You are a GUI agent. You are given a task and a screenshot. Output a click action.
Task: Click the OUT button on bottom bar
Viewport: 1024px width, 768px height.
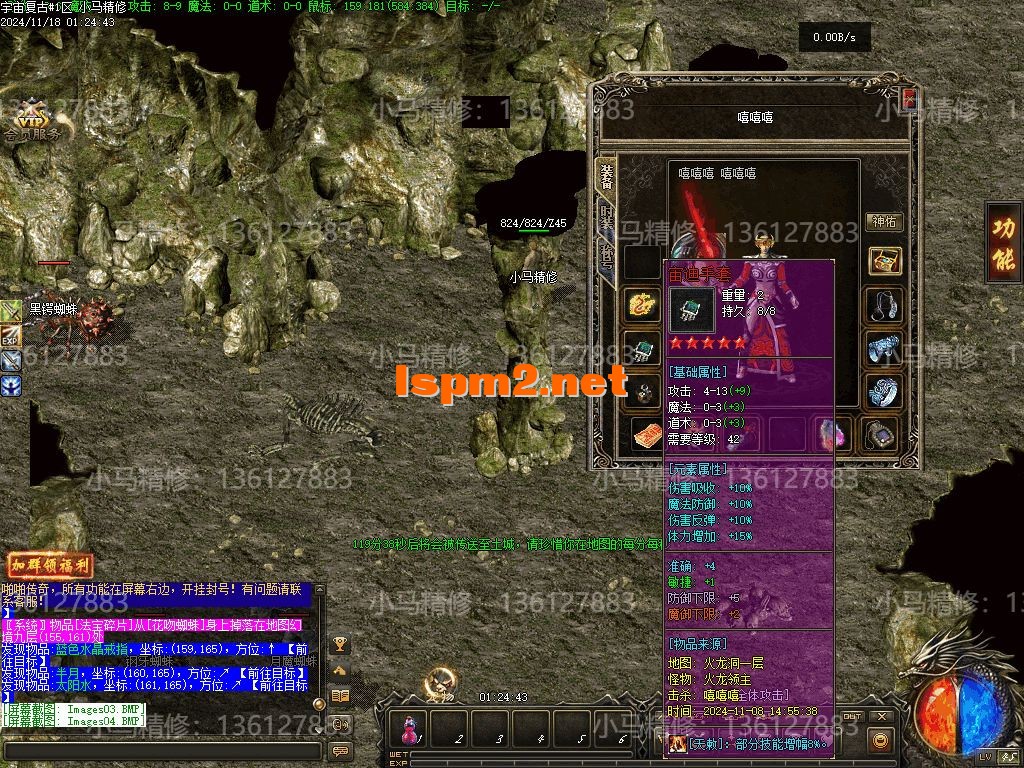coord(851,717)
